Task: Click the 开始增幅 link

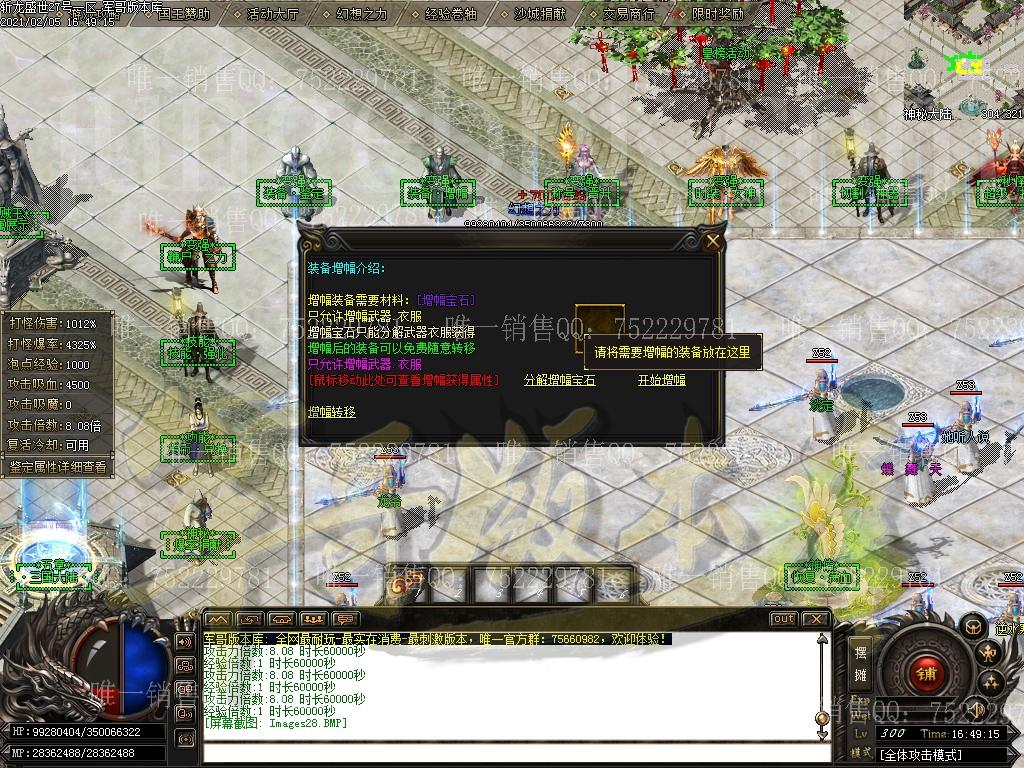Action: 662,380
